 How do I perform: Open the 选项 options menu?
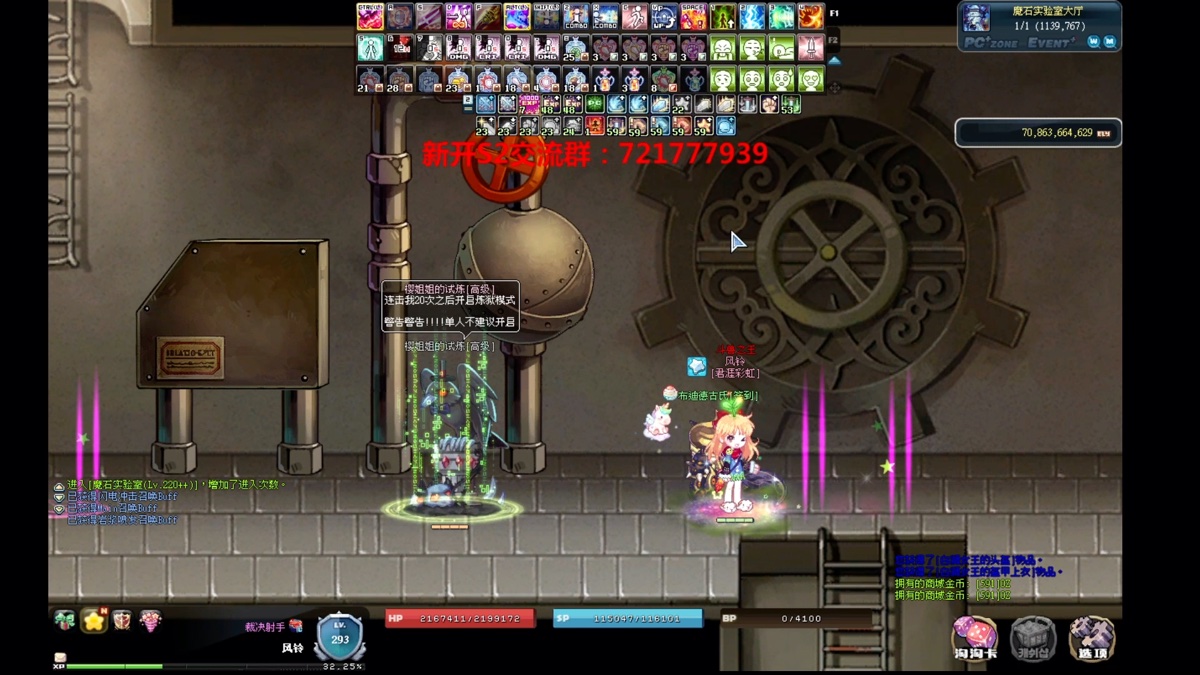[1092, 638]
